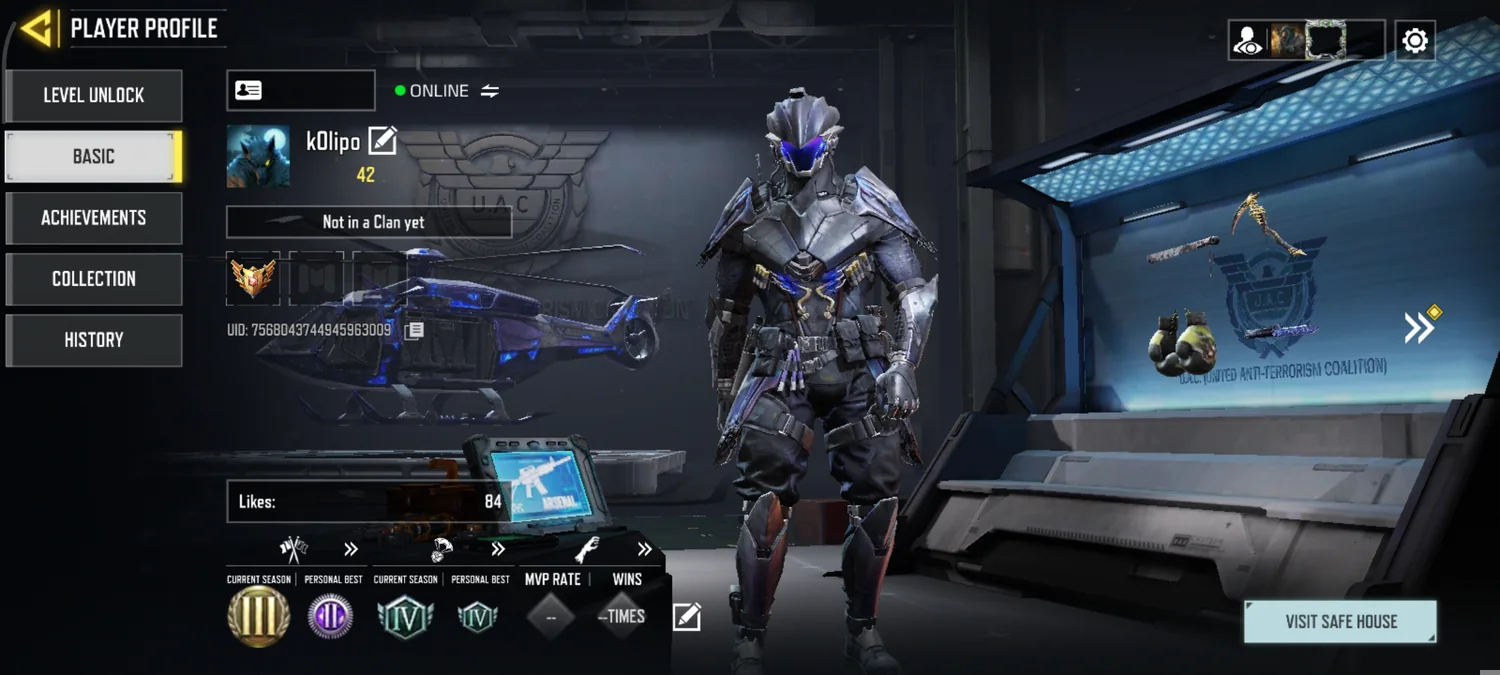The height and width of the screenshot is (675, 1500).
Task: Edit the k0lipo player name
Action: pos(383,141)
